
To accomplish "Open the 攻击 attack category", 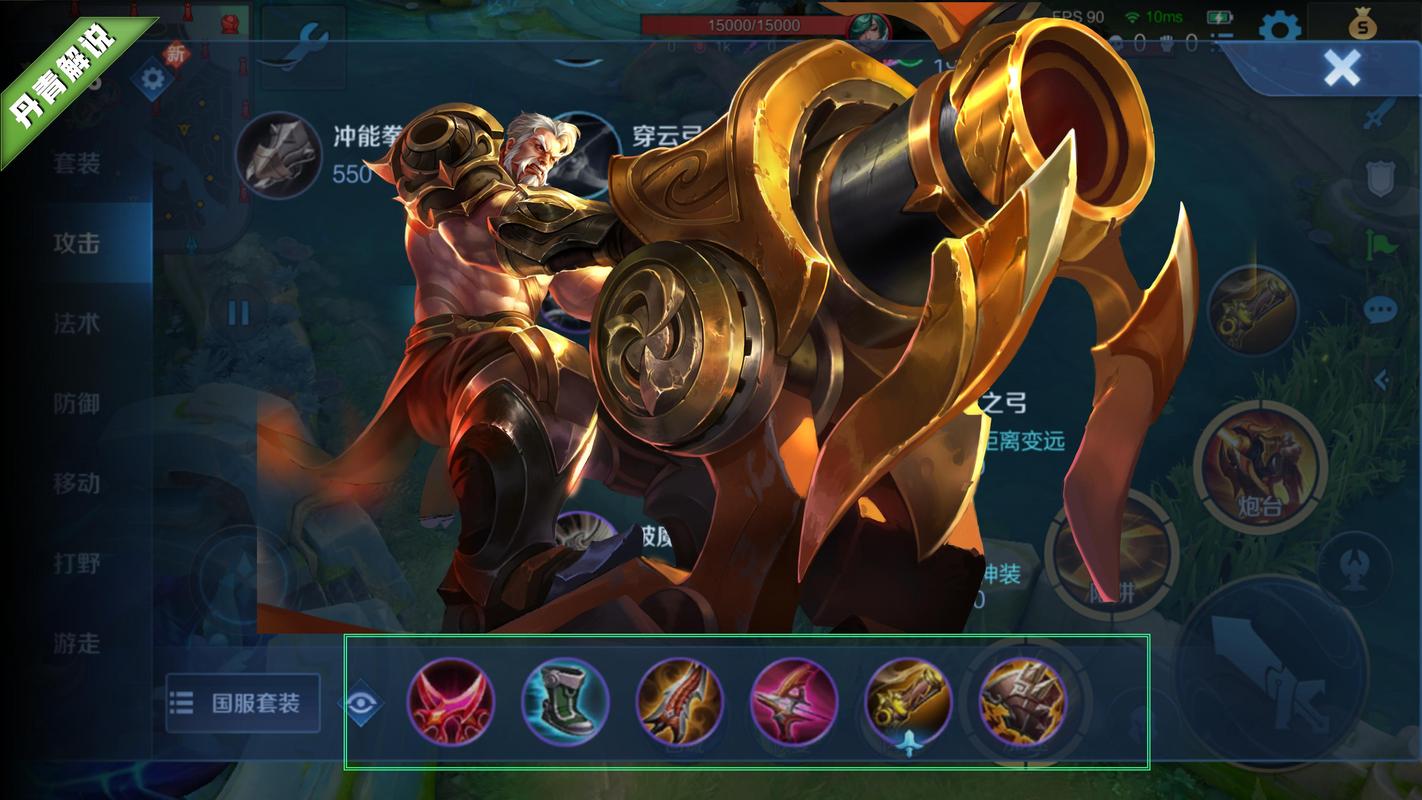I will (77, 243).
